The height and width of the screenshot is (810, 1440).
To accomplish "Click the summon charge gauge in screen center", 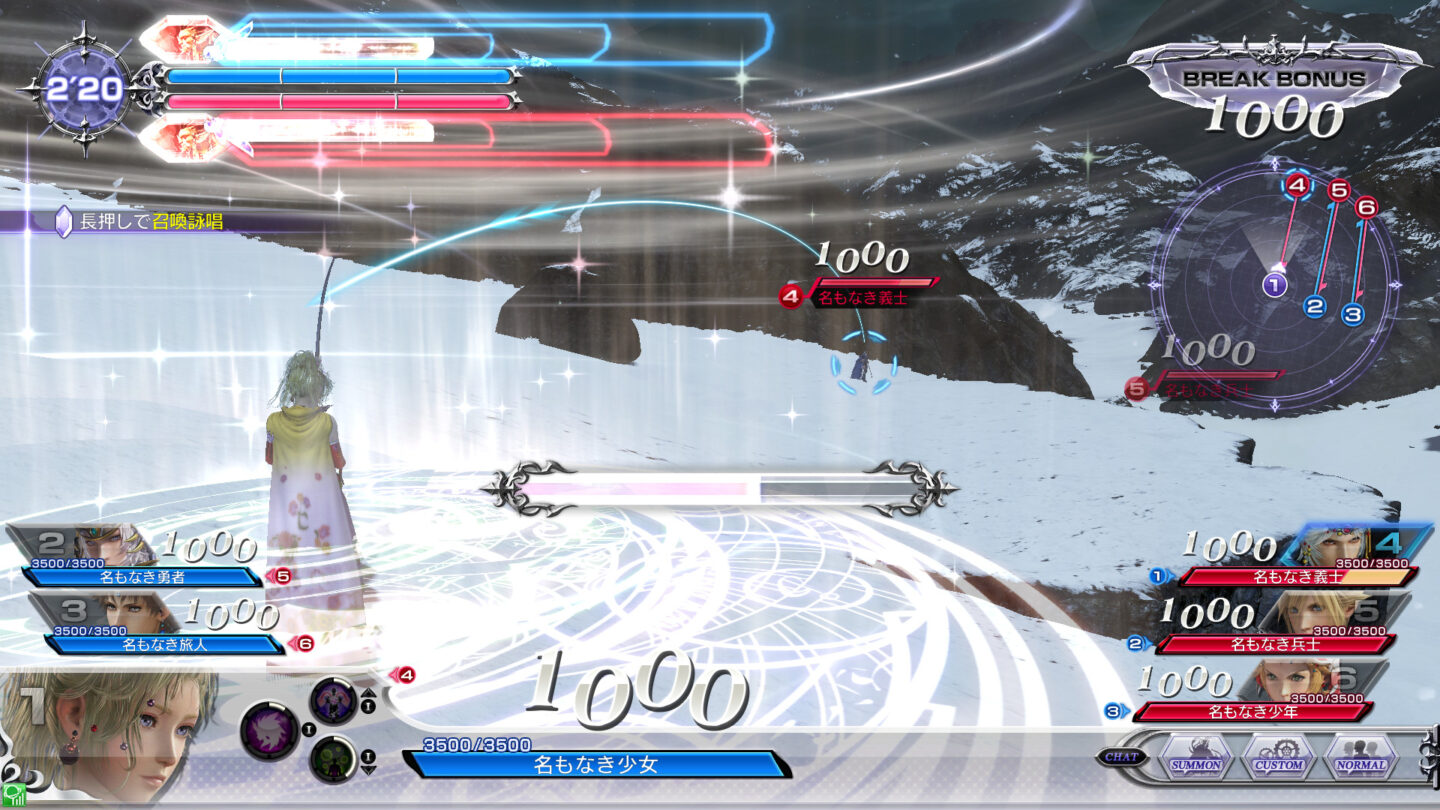I will [718, 487].
